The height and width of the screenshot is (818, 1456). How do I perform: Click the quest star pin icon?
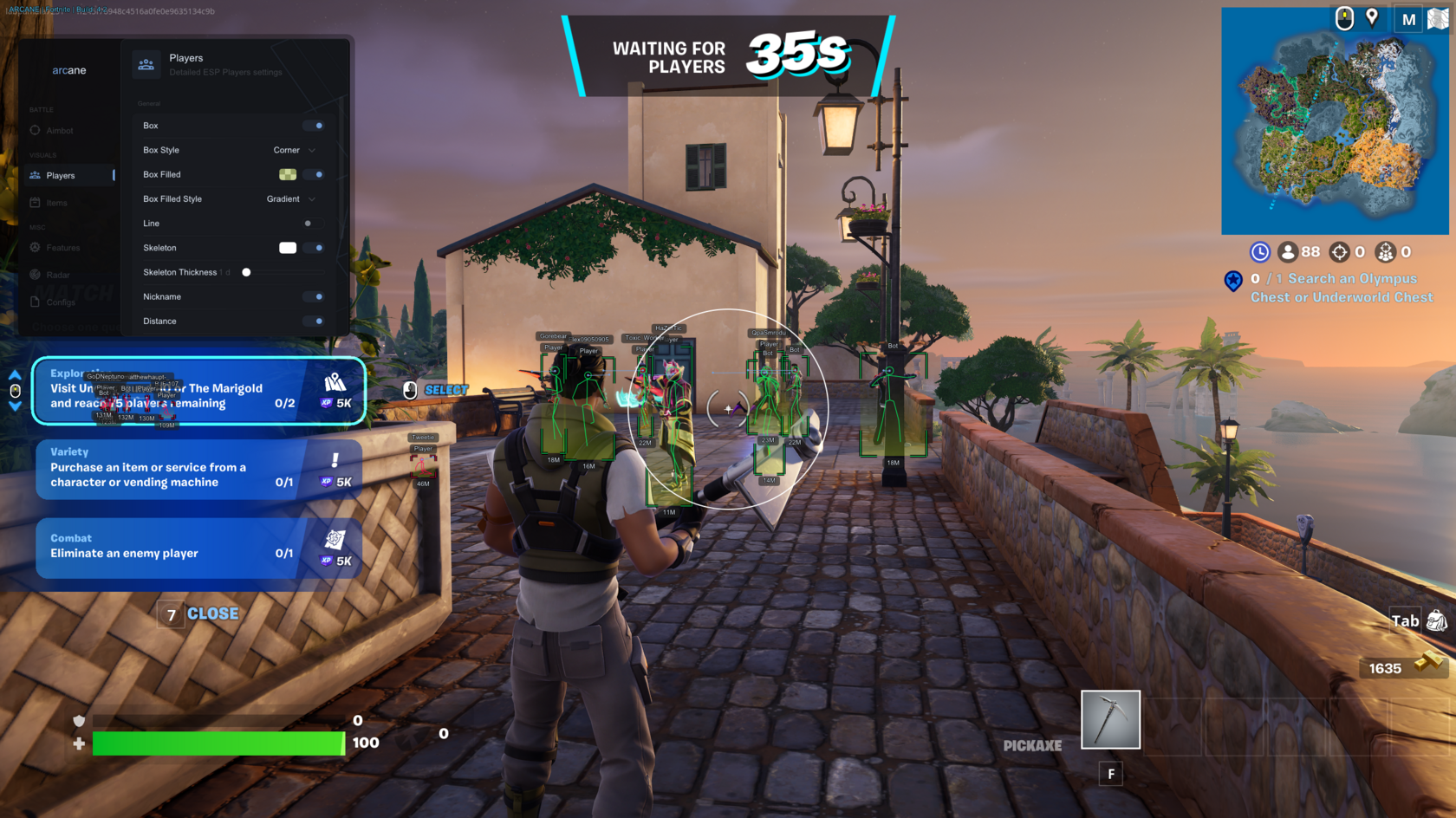tap(1233, 280)
